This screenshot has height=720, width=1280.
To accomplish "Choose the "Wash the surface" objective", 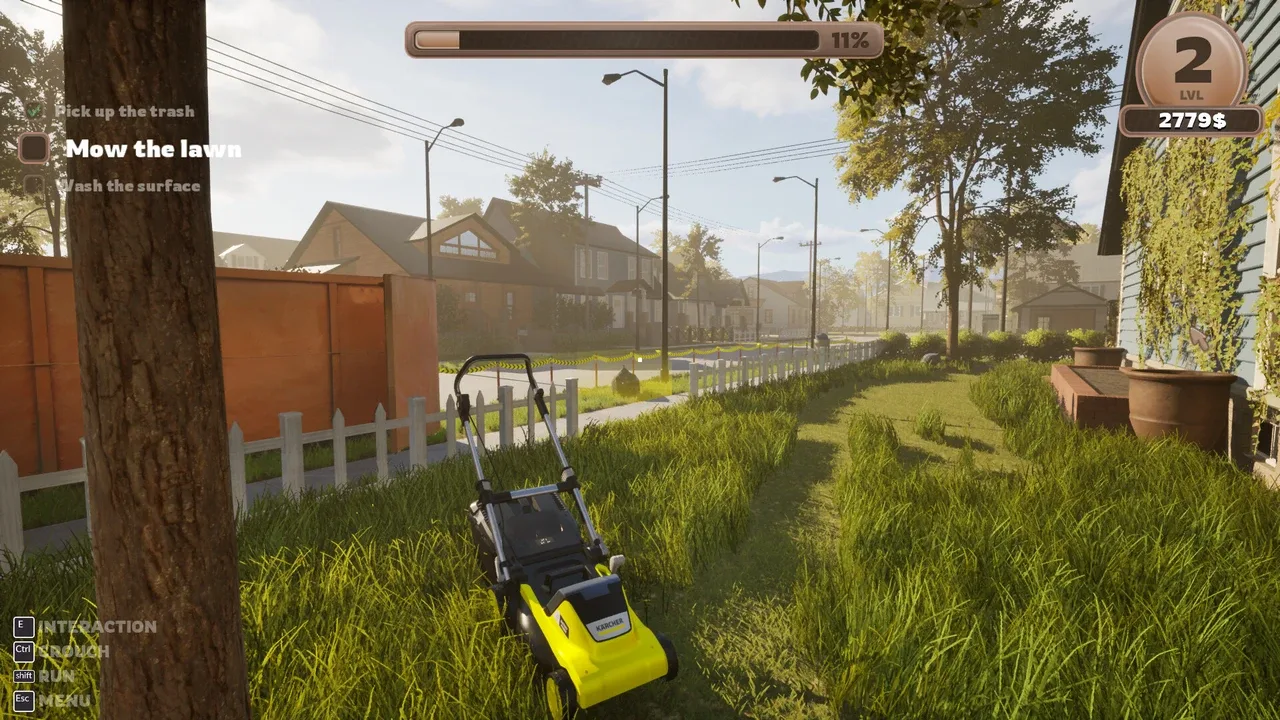I will pos(128,186).
